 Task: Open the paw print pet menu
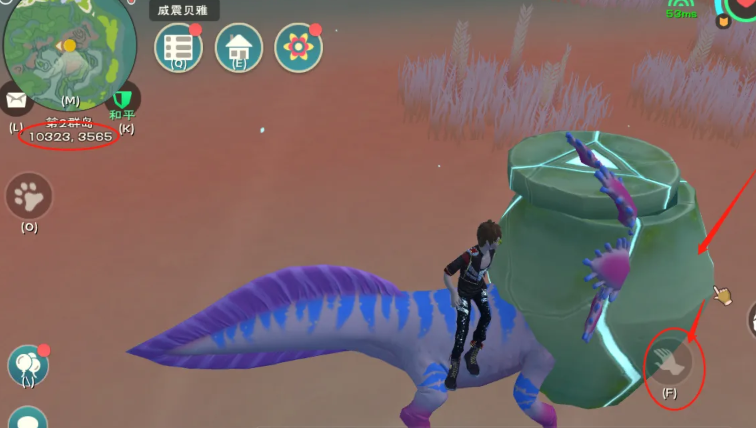pyautogui.click(x=29, y=196)
